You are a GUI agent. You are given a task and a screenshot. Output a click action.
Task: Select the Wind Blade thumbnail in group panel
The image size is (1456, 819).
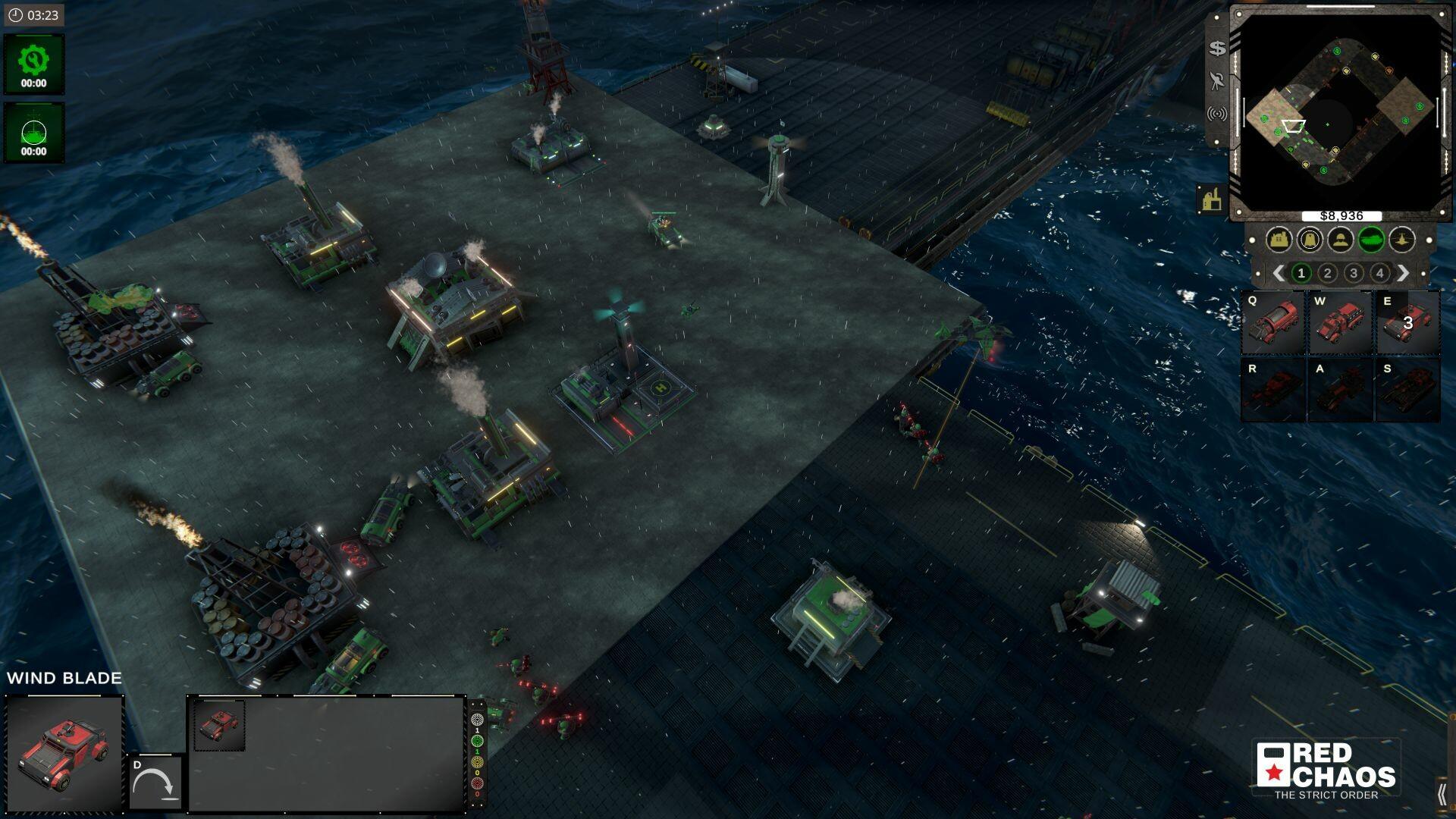point(221,724)
